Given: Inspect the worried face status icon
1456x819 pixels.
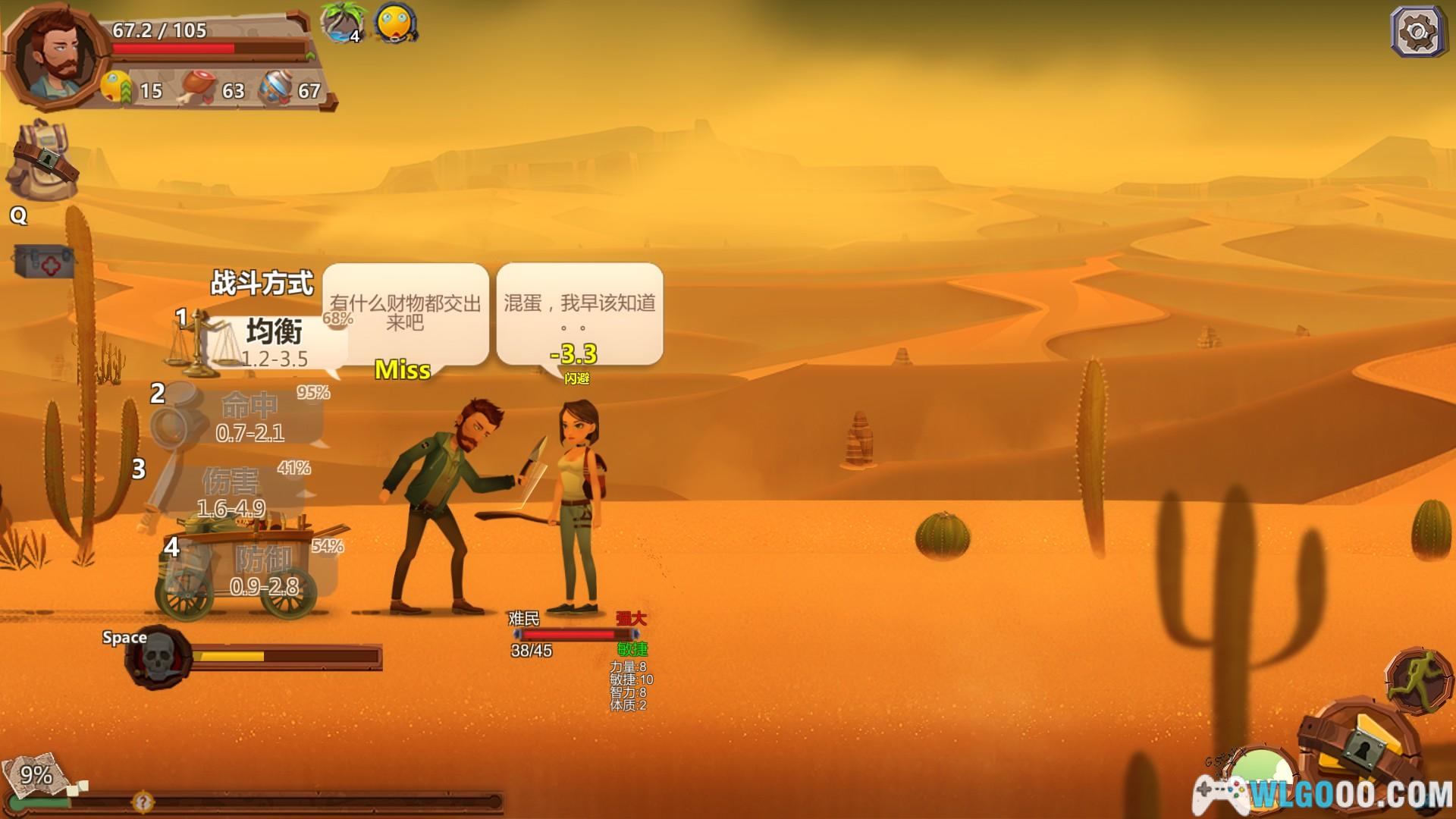Looking at the screenshot, I should 395,24.
